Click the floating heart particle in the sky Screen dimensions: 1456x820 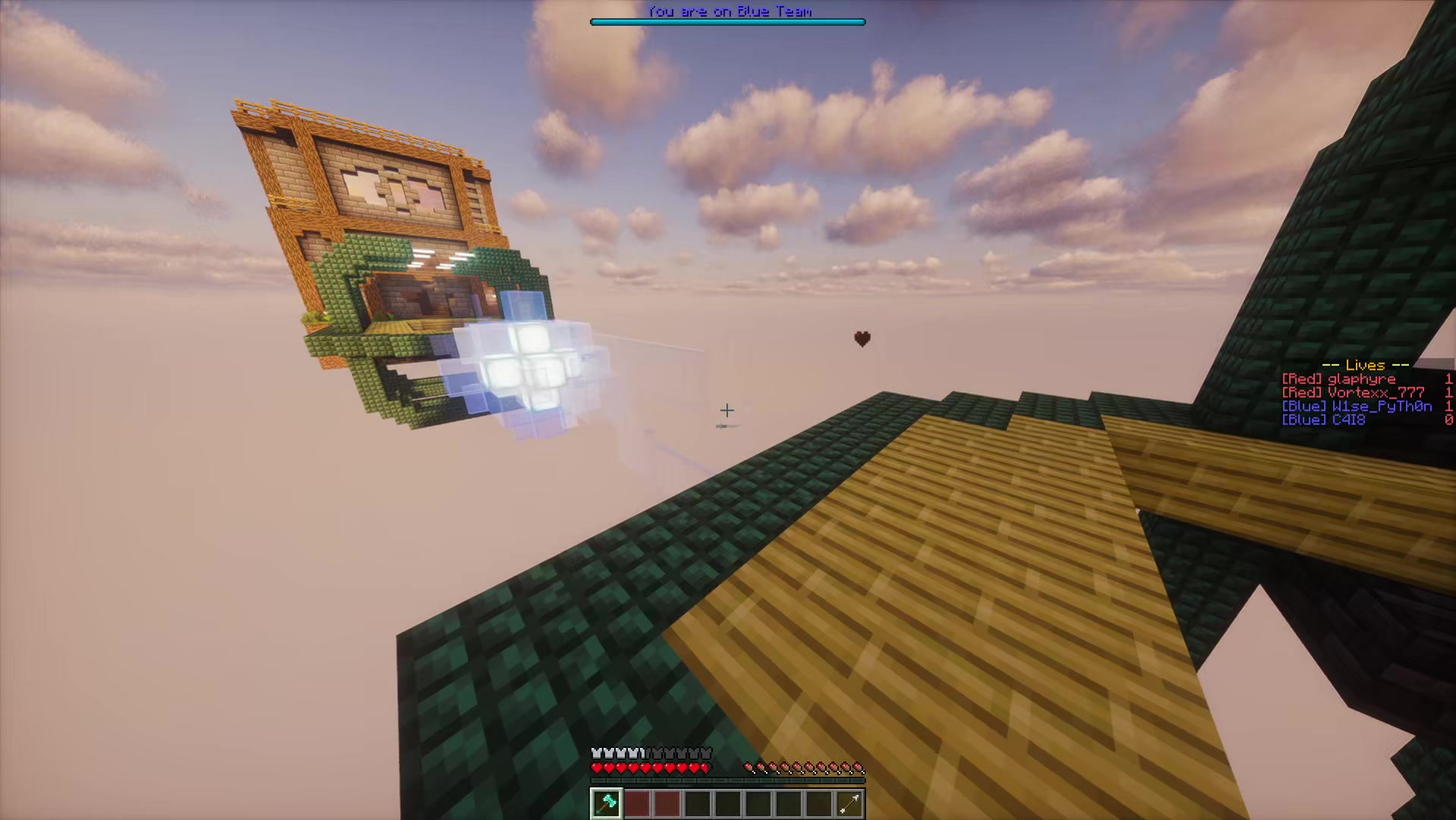(x=862, y=339)
